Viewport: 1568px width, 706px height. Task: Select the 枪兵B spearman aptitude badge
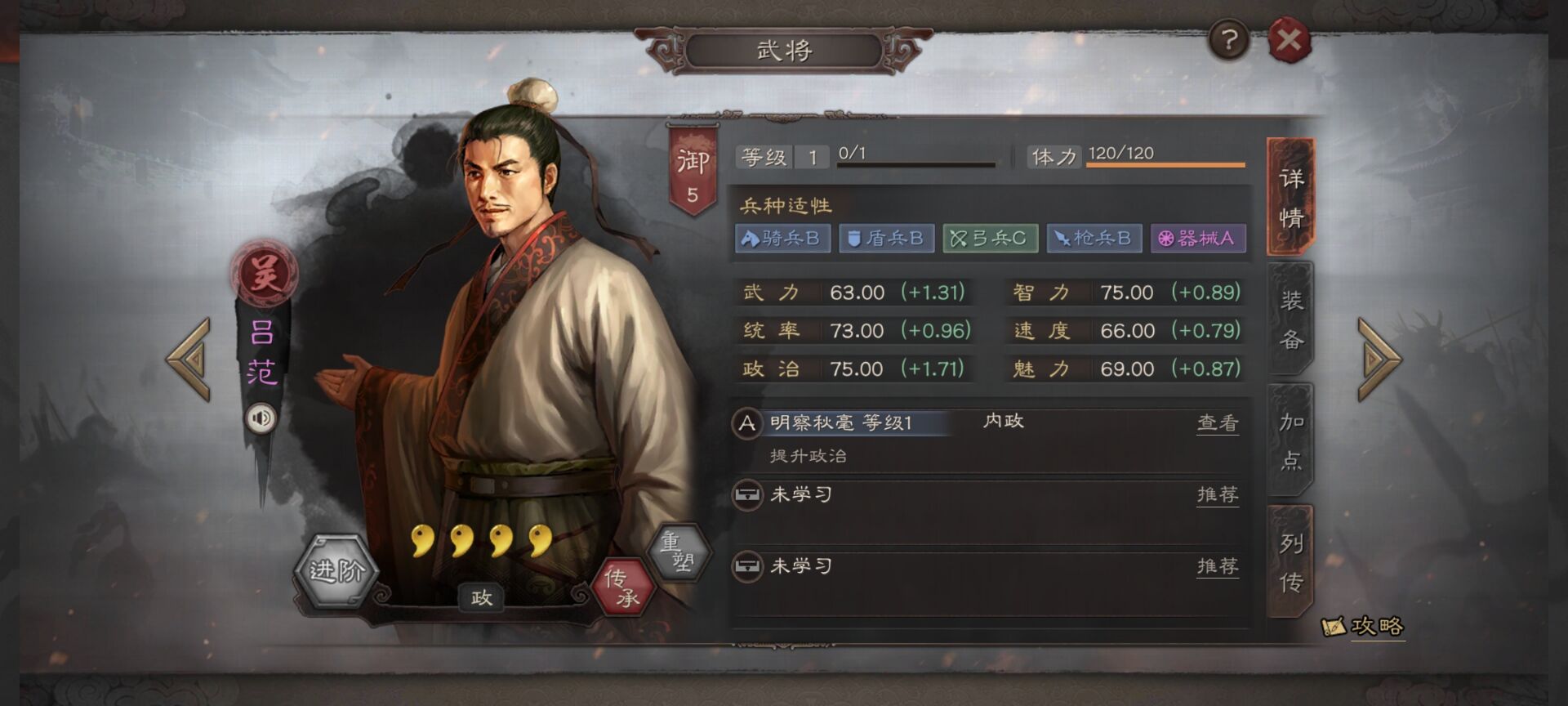pyautogui.click(x=1093, y=239)
